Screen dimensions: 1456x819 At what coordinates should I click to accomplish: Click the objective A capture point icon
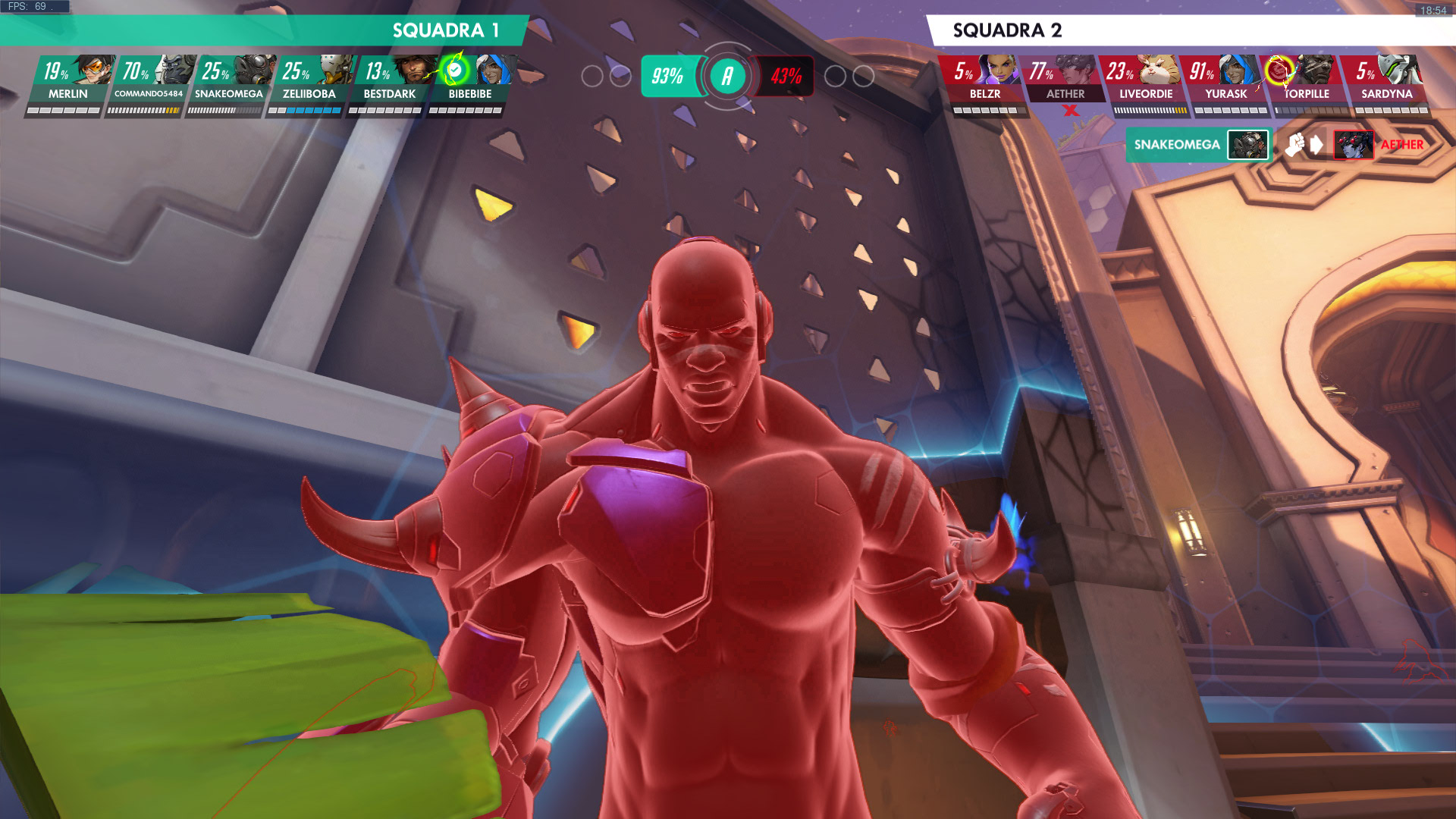click(x=727, y=76)
